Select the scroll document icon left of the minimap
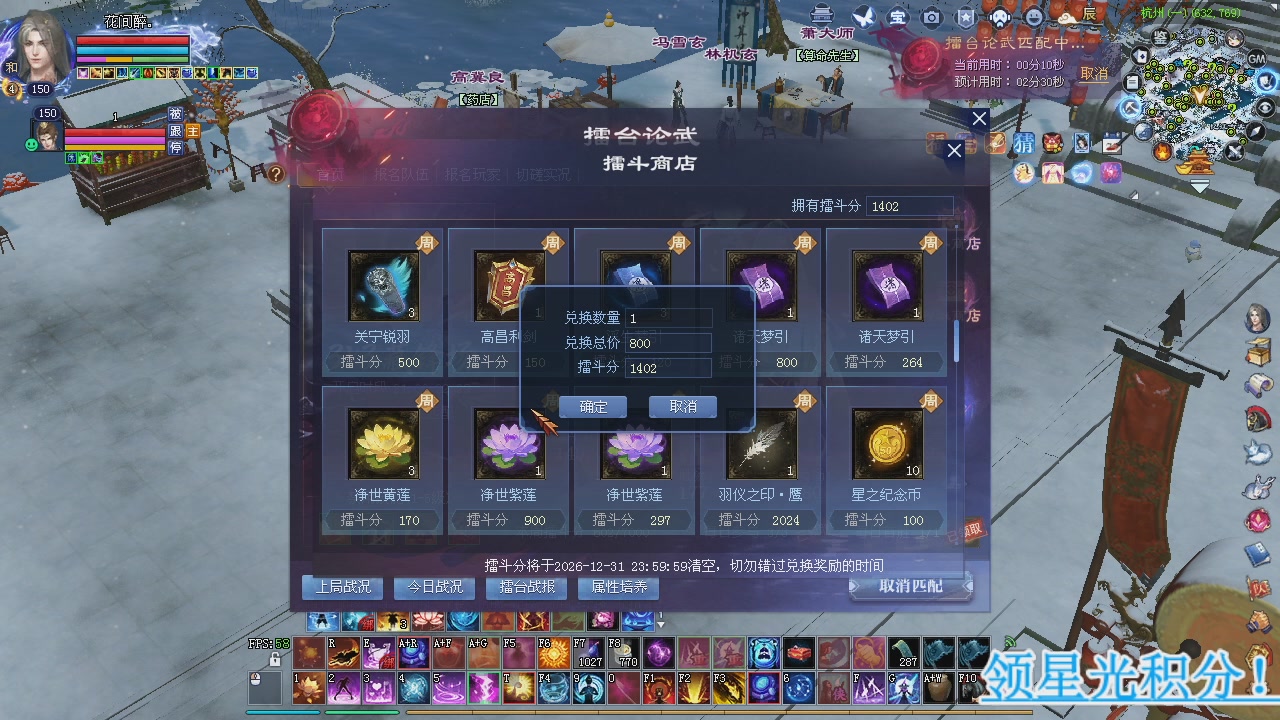The image size is (1280, 720). pyautogui.click(x=1132, y=82)
